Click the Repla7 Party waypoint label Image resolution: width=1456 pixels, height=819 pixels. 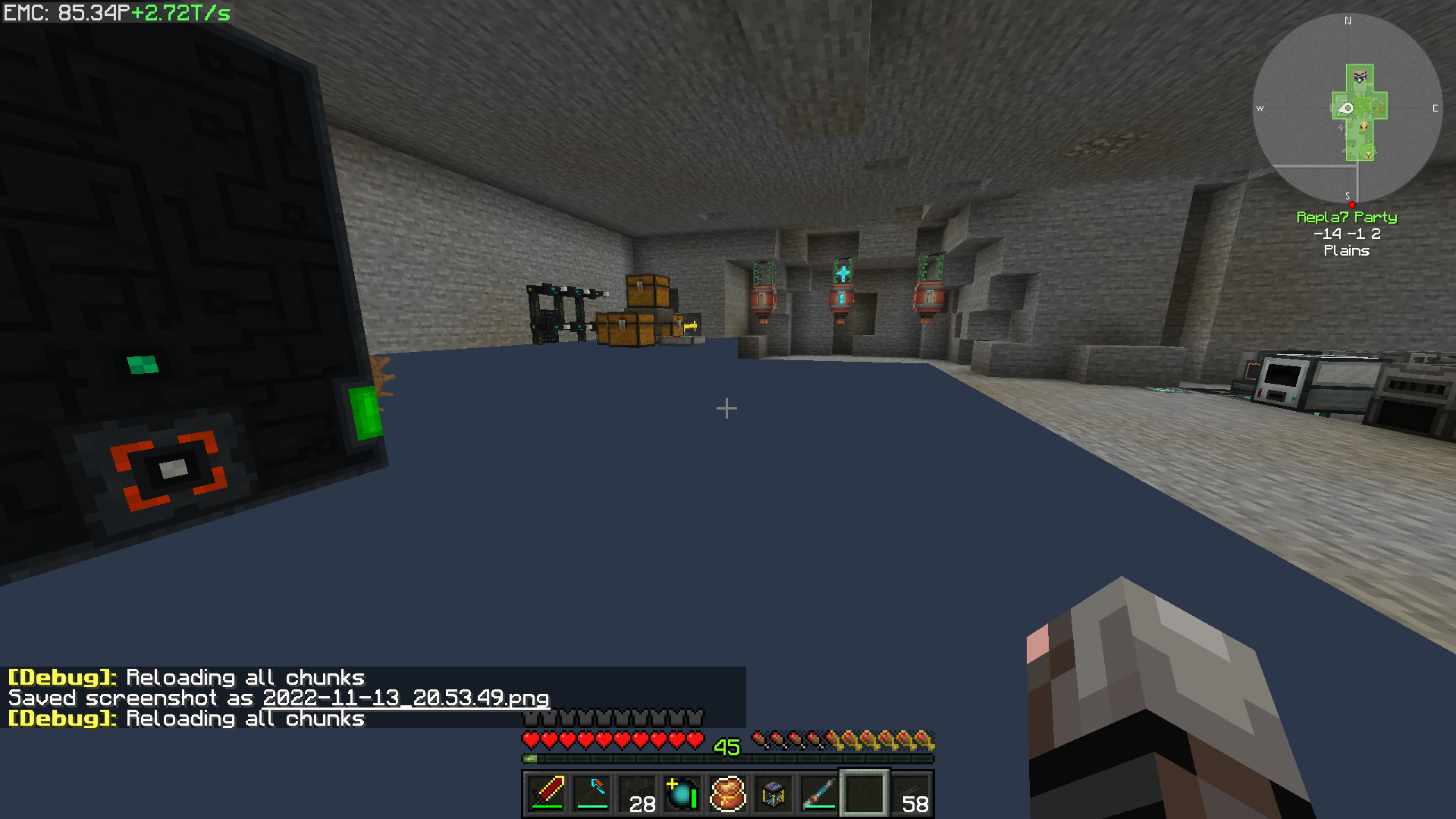[1348, 218]
